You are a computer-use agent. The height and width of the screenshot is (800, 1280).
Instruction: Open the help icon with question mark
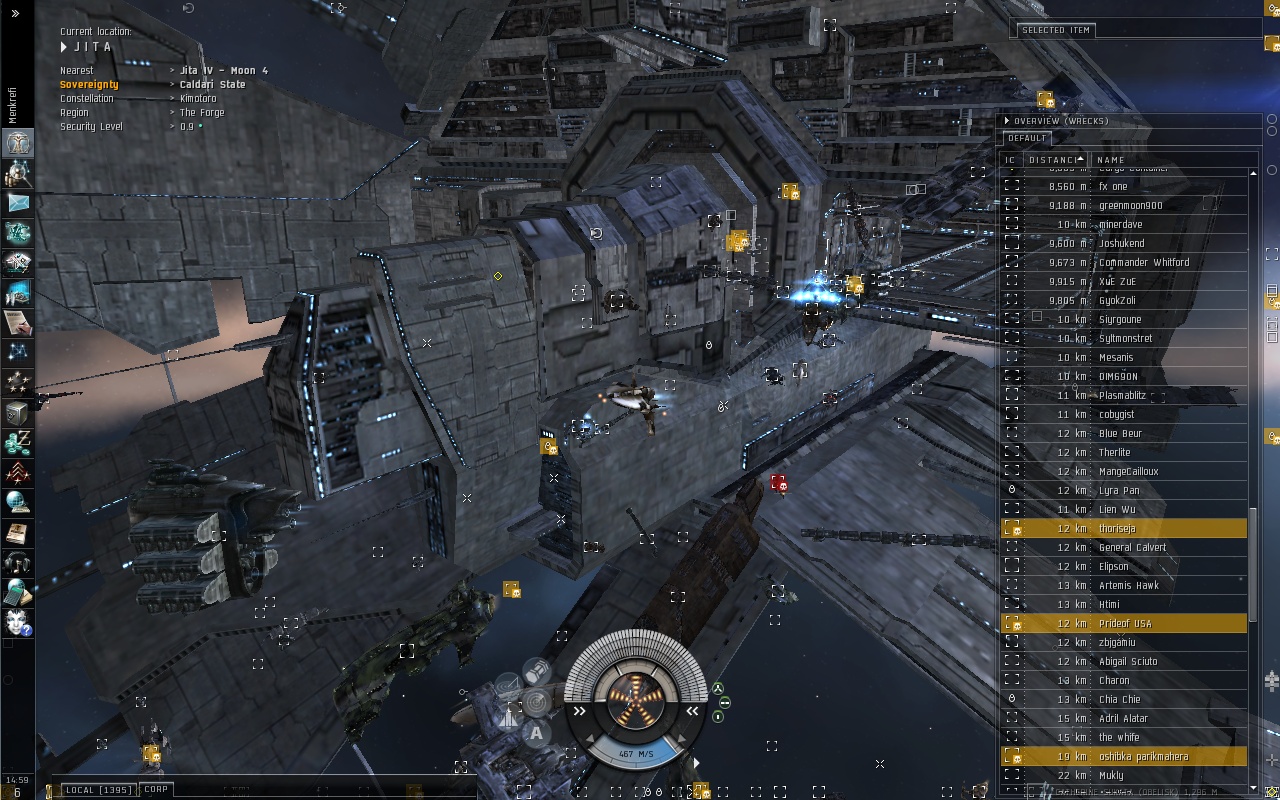tap(18, 622)
